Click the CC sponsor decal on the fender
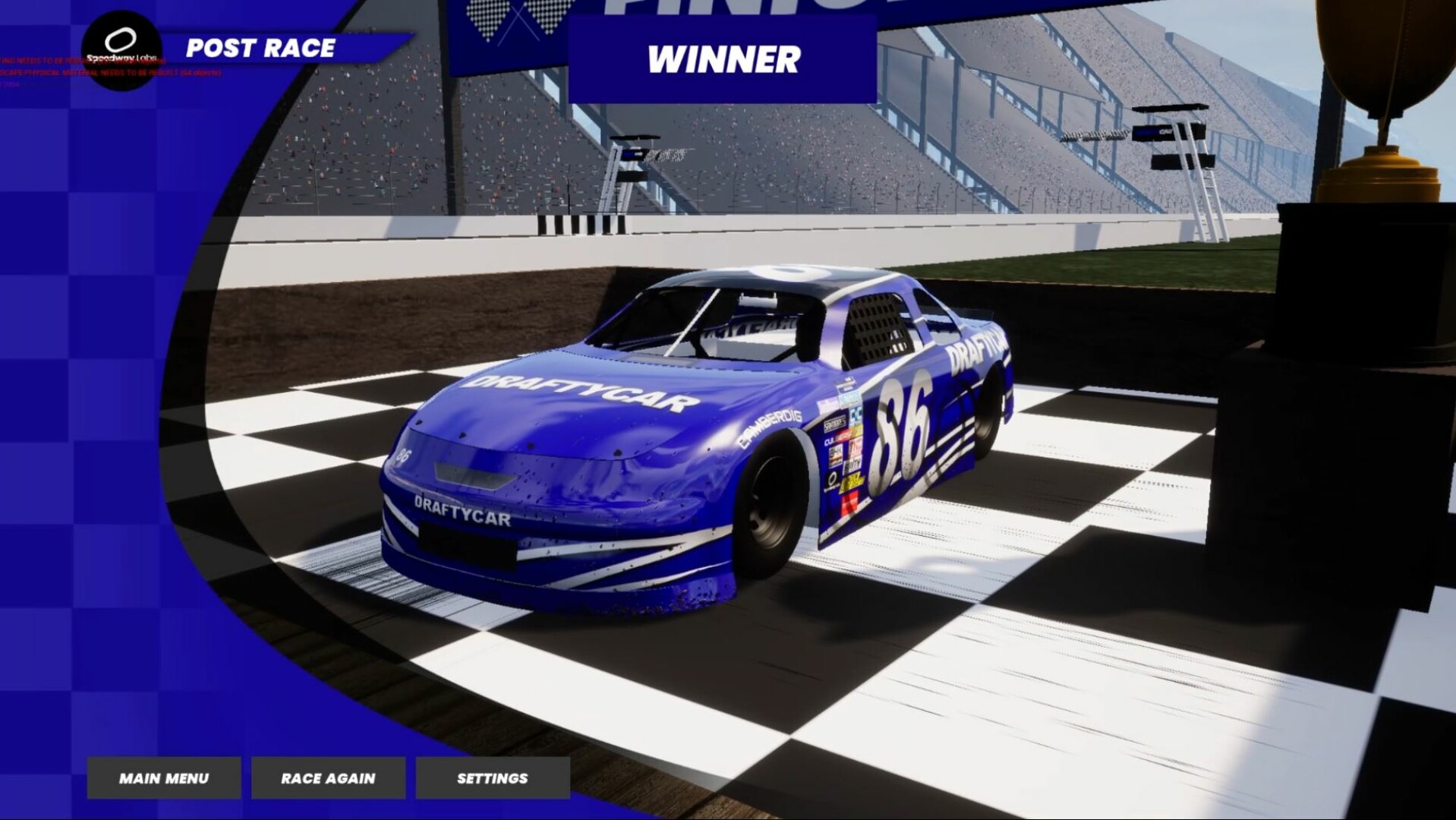 [x=856, y=414]
